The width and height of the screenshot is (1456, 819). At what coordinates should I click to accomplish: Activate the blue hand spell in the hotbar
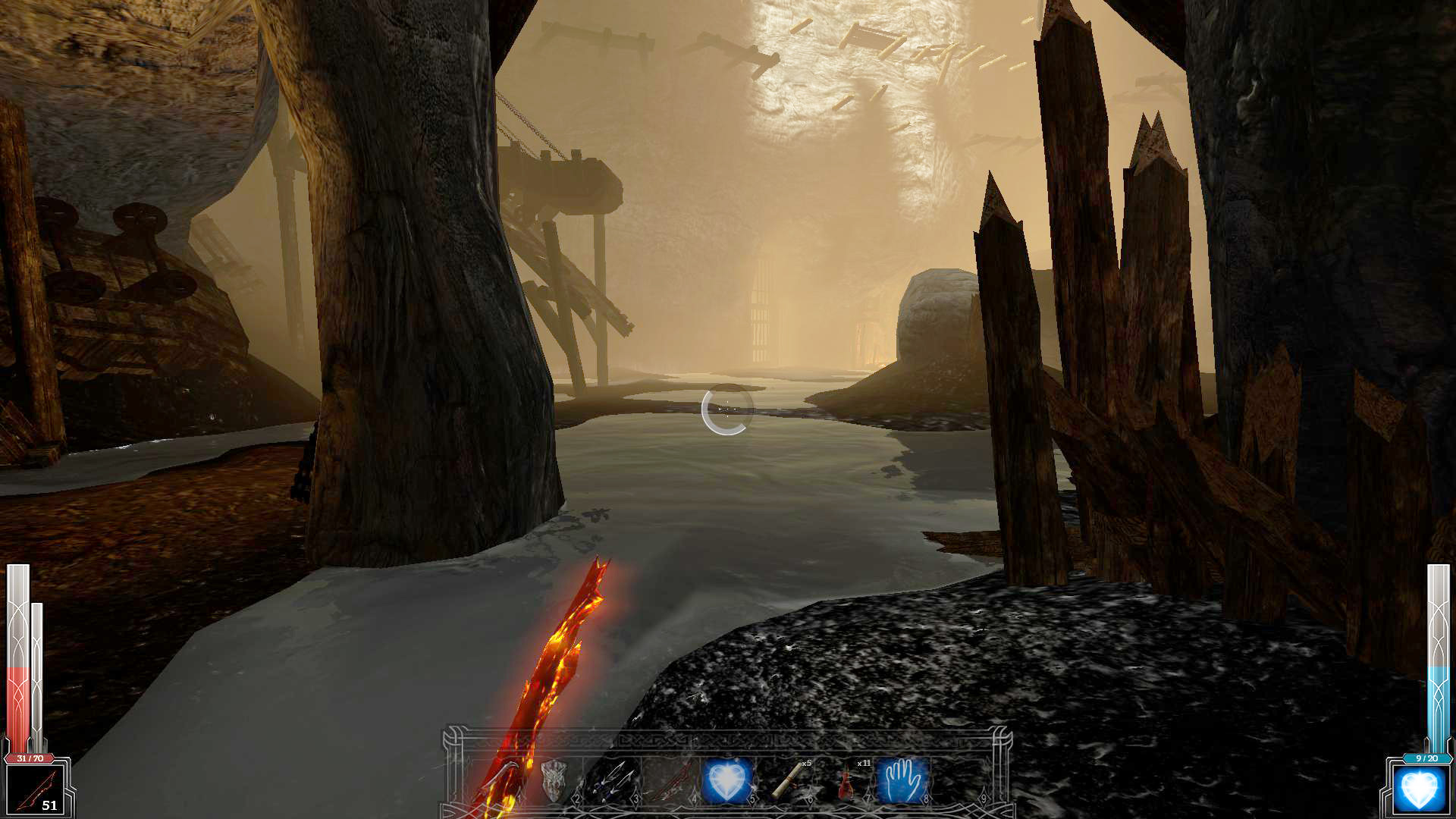(902, 780)
